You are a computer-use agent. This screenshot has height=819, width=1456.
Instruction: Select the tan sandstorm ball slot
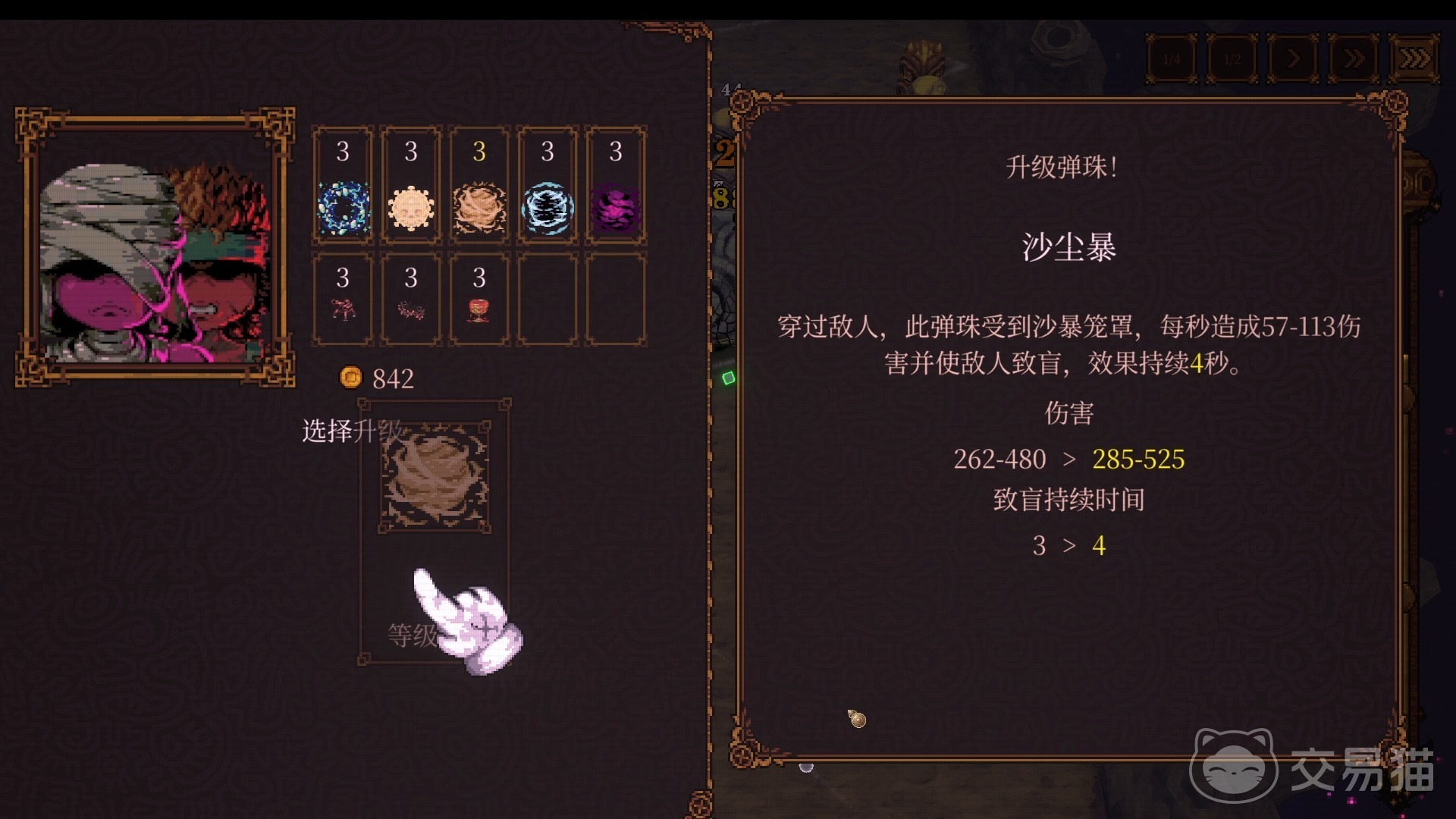pyautogui.click(x=479, y=186)
